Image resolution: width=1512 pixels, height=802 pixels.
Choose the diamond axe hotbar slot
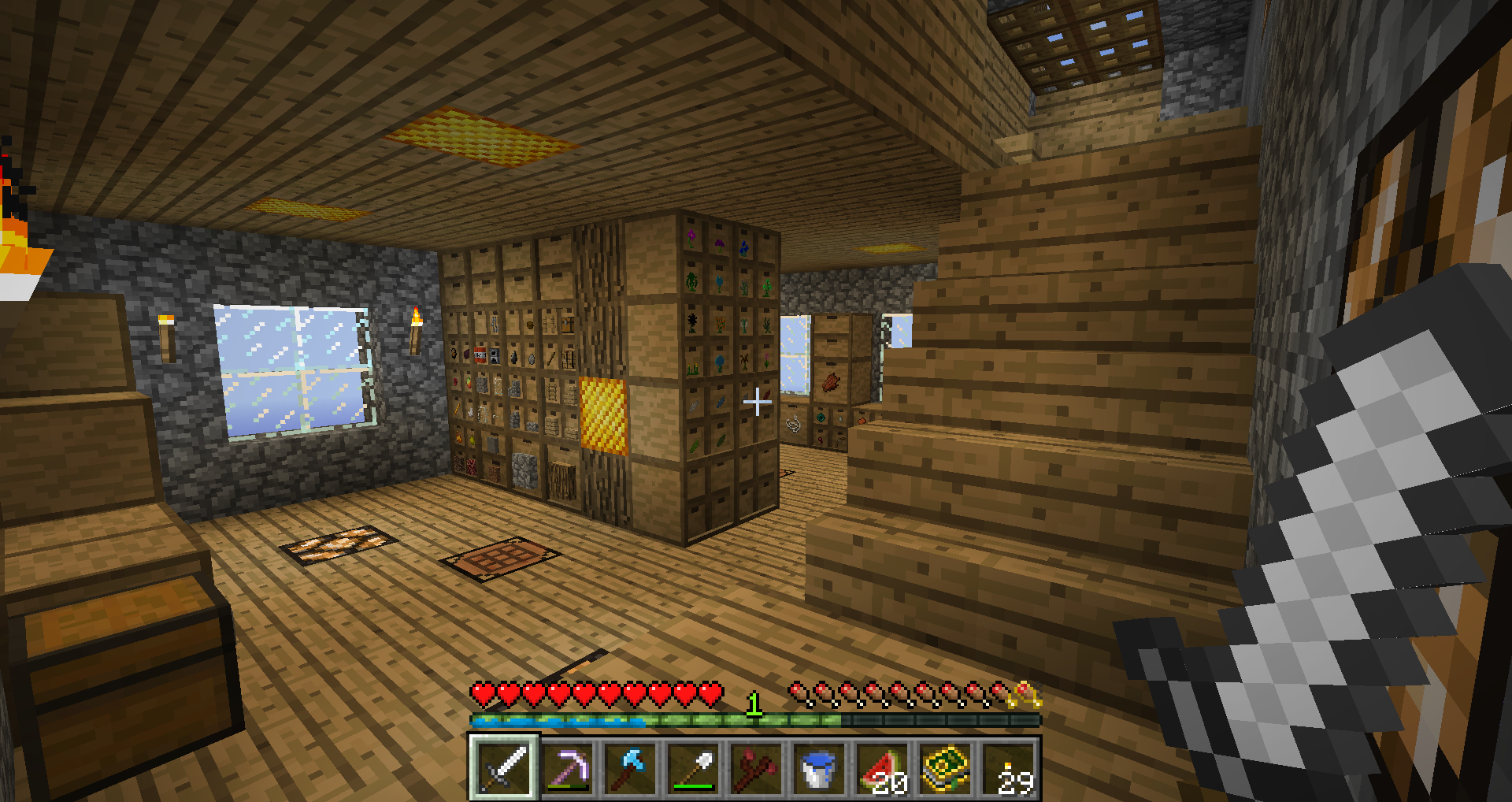click(630, 767)
